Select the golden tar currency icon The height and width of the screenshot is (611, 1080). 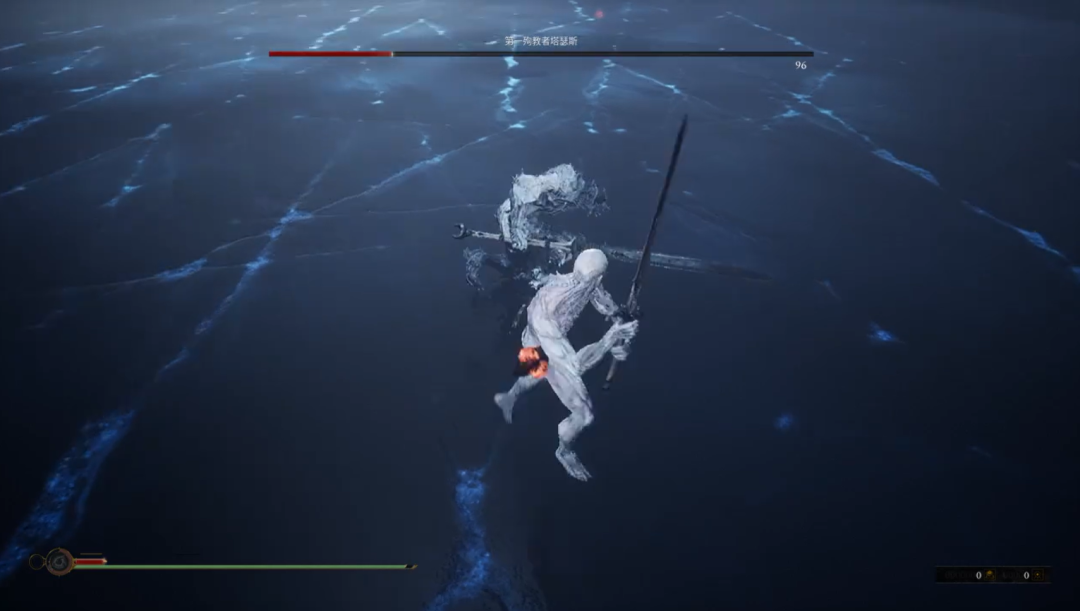click(990, 575)
